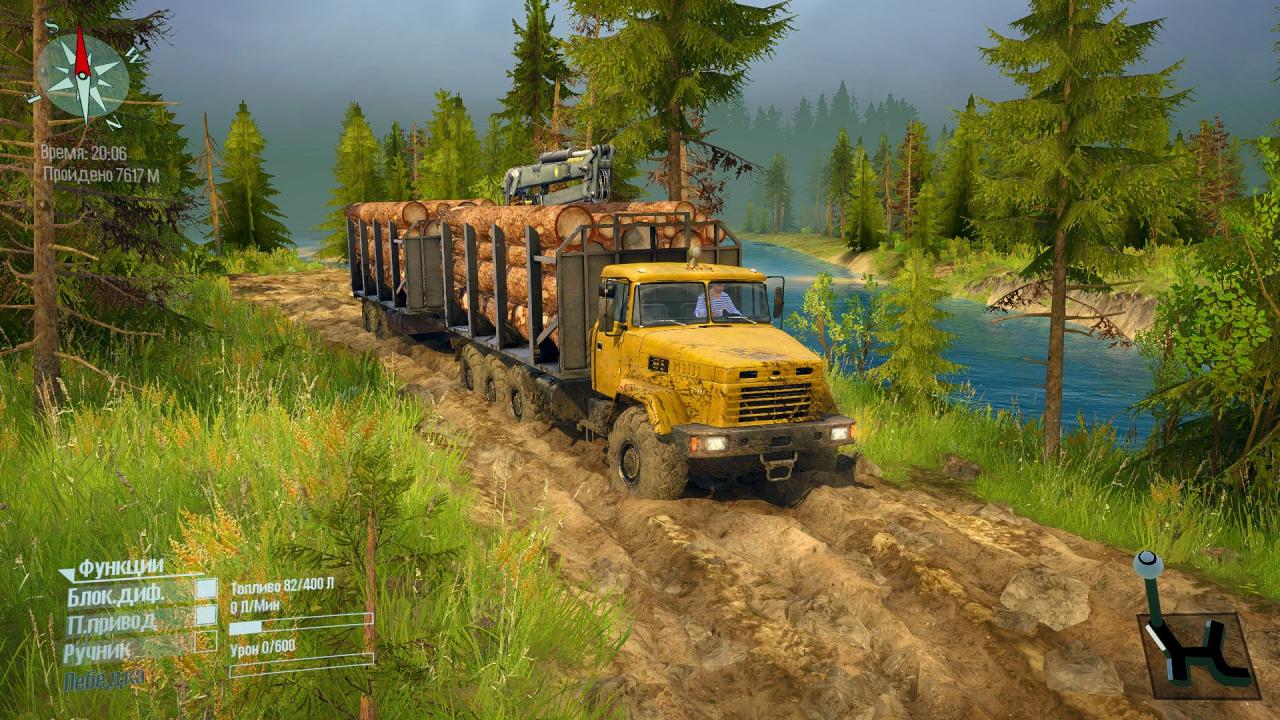Enable the П.привод all-wheel drive checkbox

pyautogui.click(x=206, y=615)
